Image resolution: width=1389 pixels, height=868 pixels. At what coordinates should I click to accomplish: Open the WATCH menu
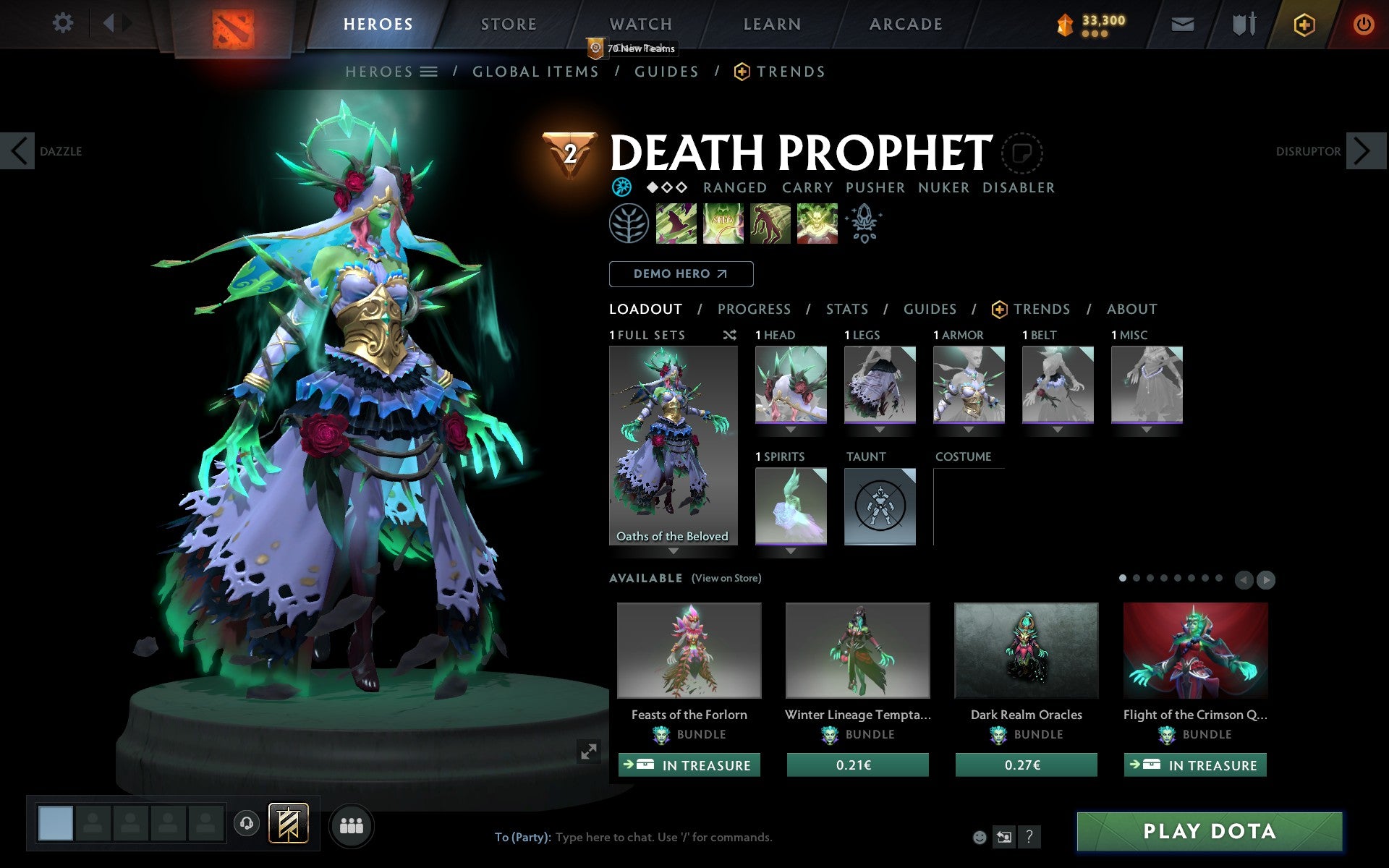(640, 24)
